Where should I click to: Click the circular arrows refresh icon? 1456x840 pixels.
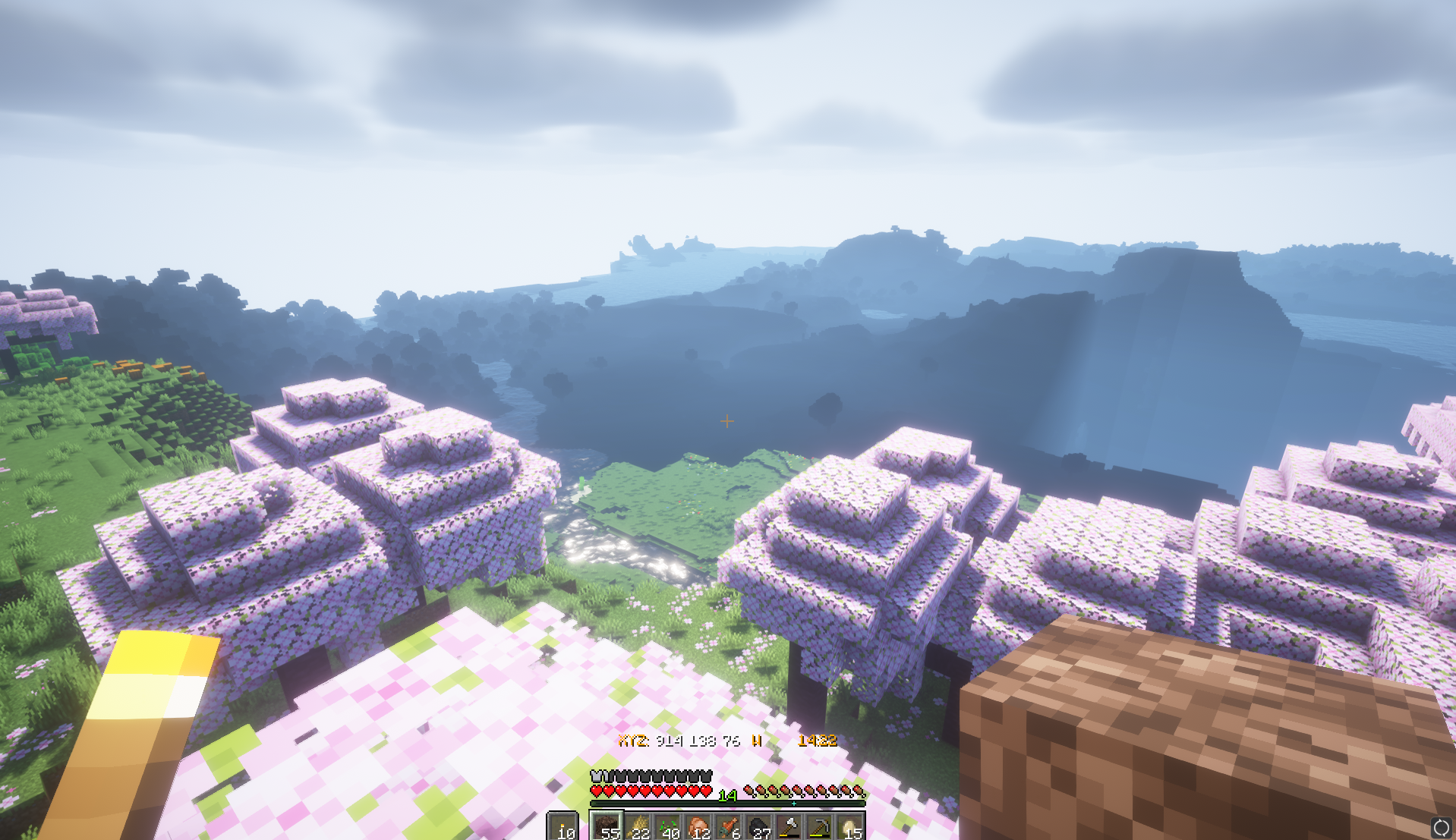click(1440, 826)
